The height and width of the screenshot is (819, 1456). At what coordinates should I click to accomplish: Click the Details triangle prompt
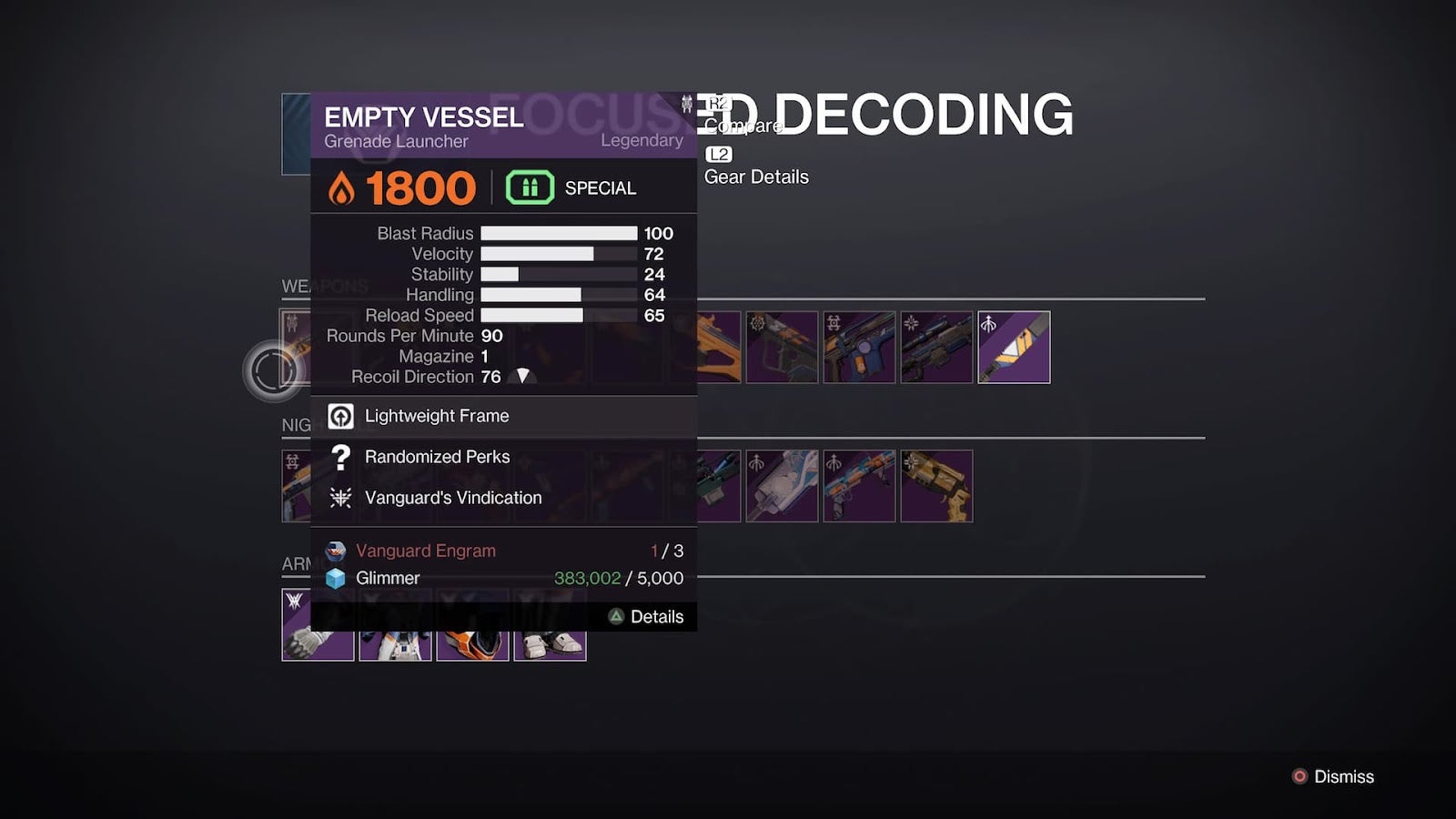coord(617,616)
